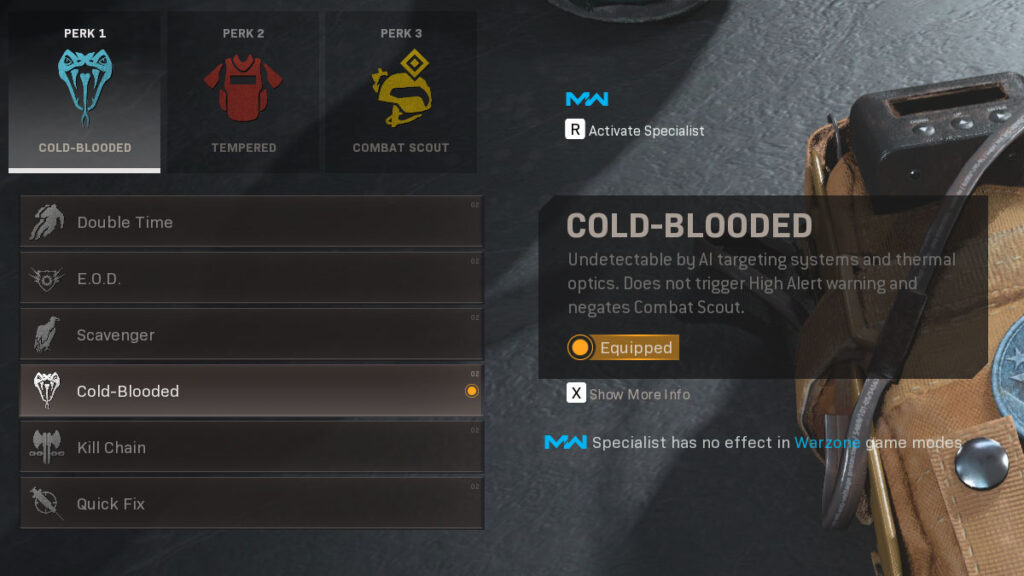Pick the Scavenger perk
This screenshot has height=576, width=1024.
(251, 335)
